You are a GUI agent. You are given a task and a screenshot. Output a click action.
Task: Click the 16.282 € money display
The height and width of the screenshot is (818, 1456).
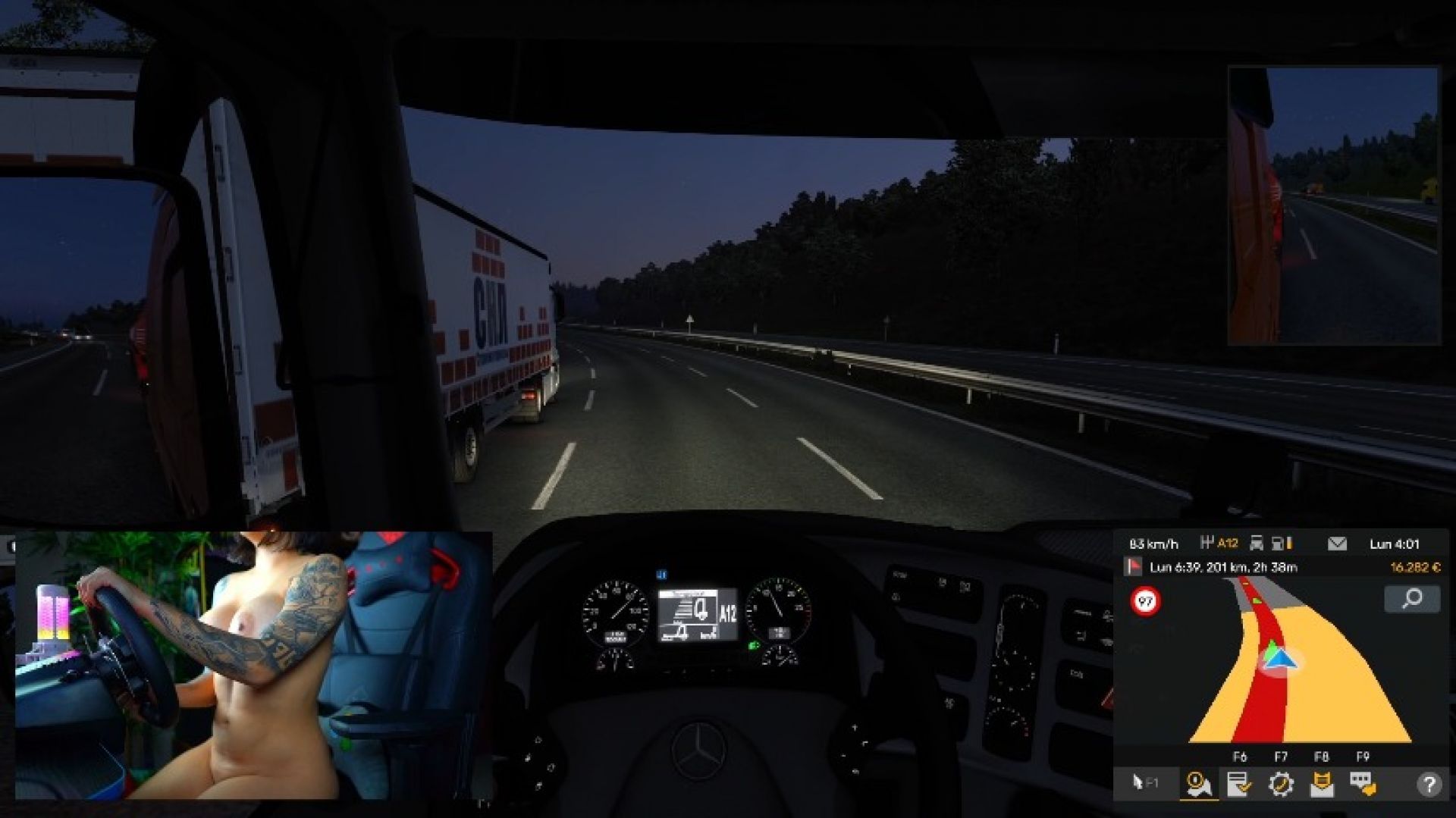pyautogui.click(x=1415, y=567)
